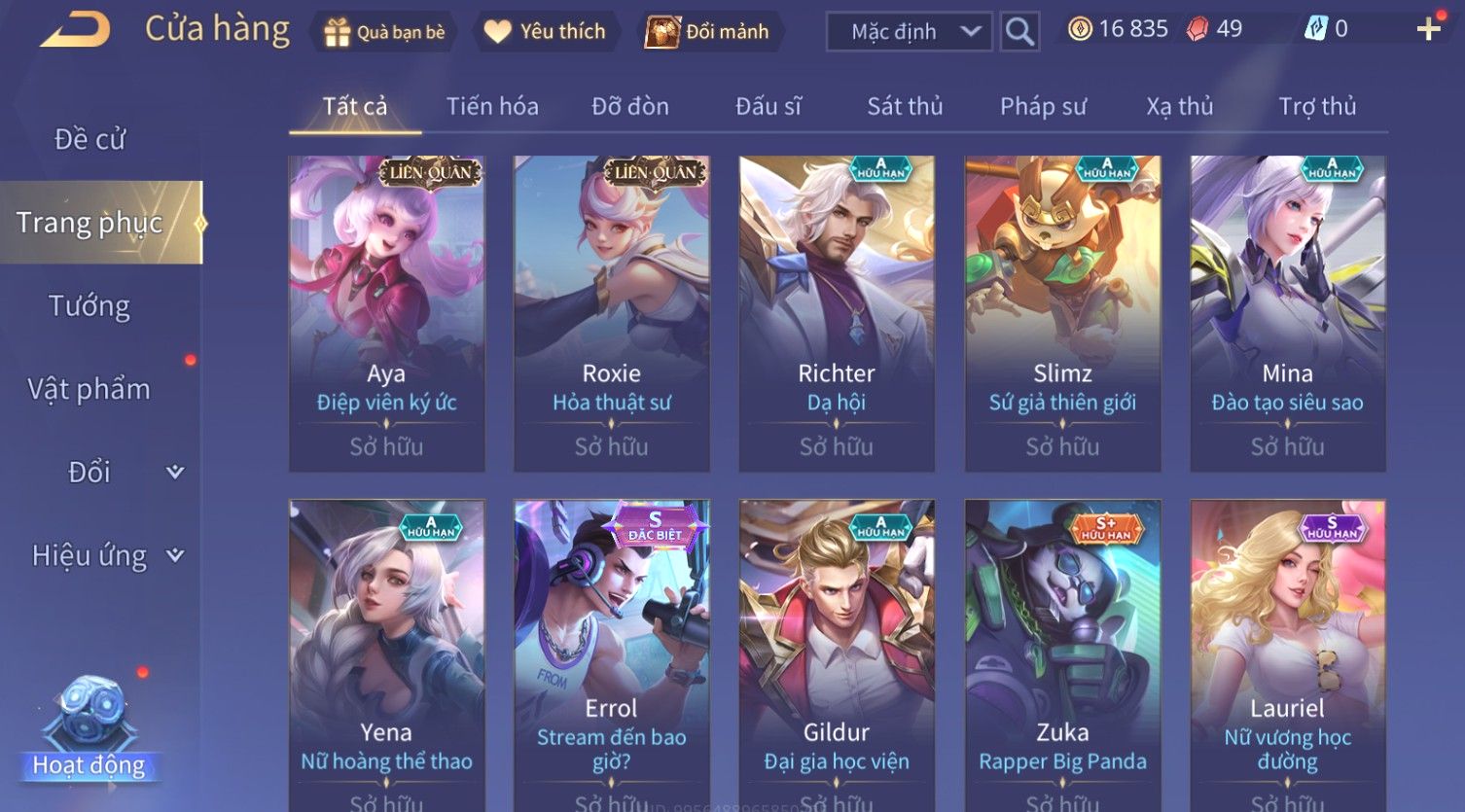Screen dimensions: 1465x812
Task: Switch to the Đỡ đòn tab
Action: (630, 106)
